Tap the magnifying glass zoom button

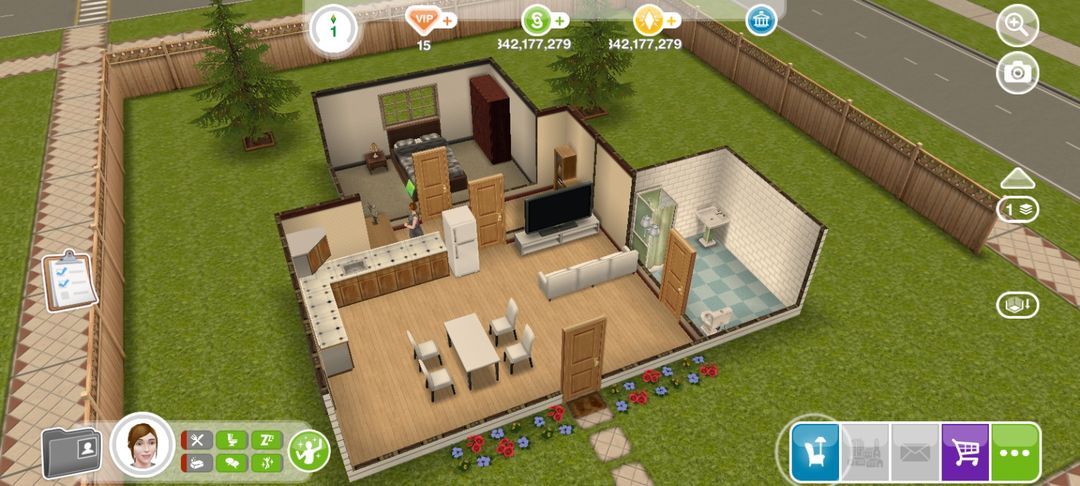[x=1018, y=27]
